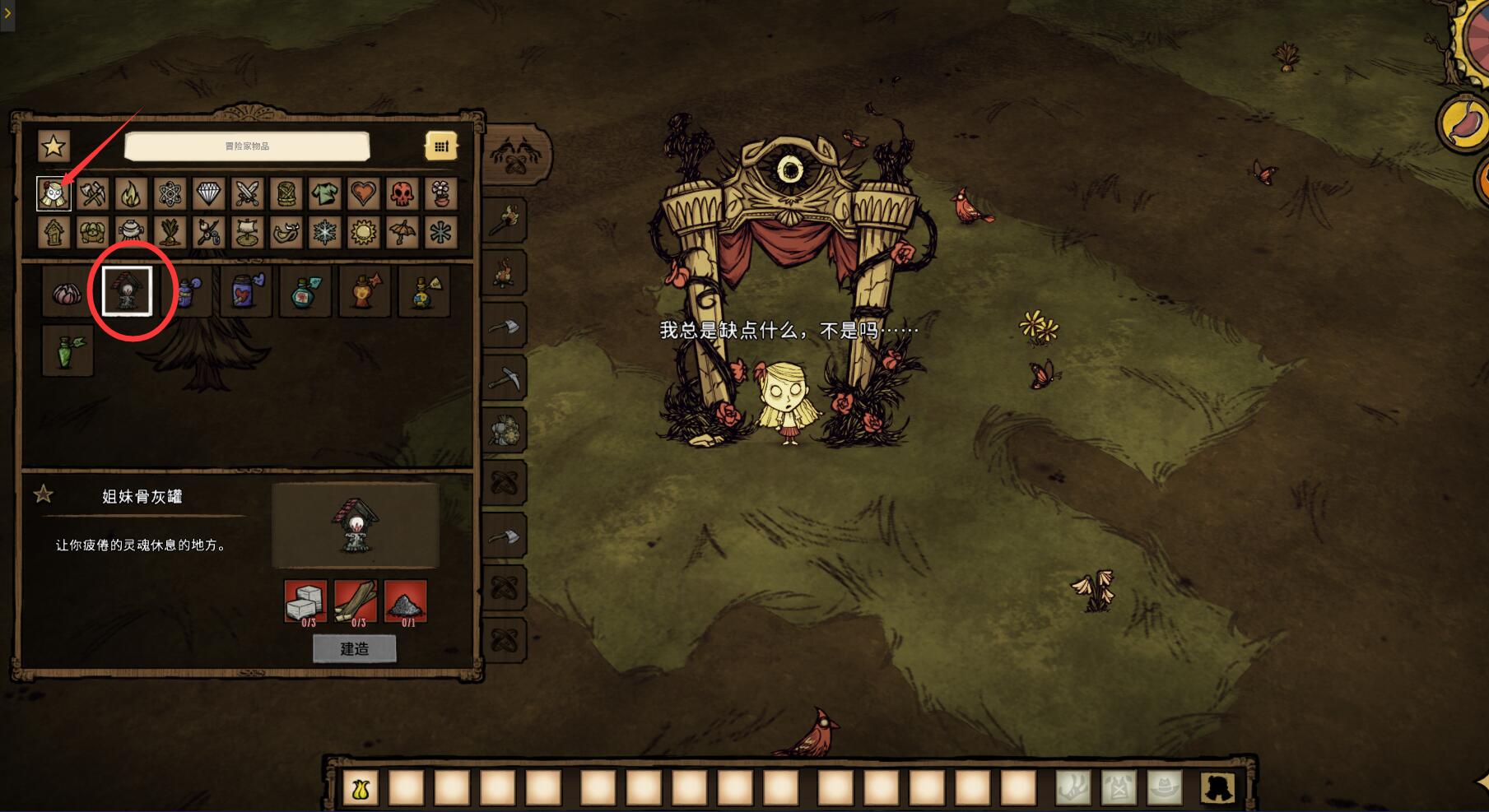The height and width of the screenshot is (812, 1489).
Task: Show the crossed swords Fight category
Action: tap(248, 194)
